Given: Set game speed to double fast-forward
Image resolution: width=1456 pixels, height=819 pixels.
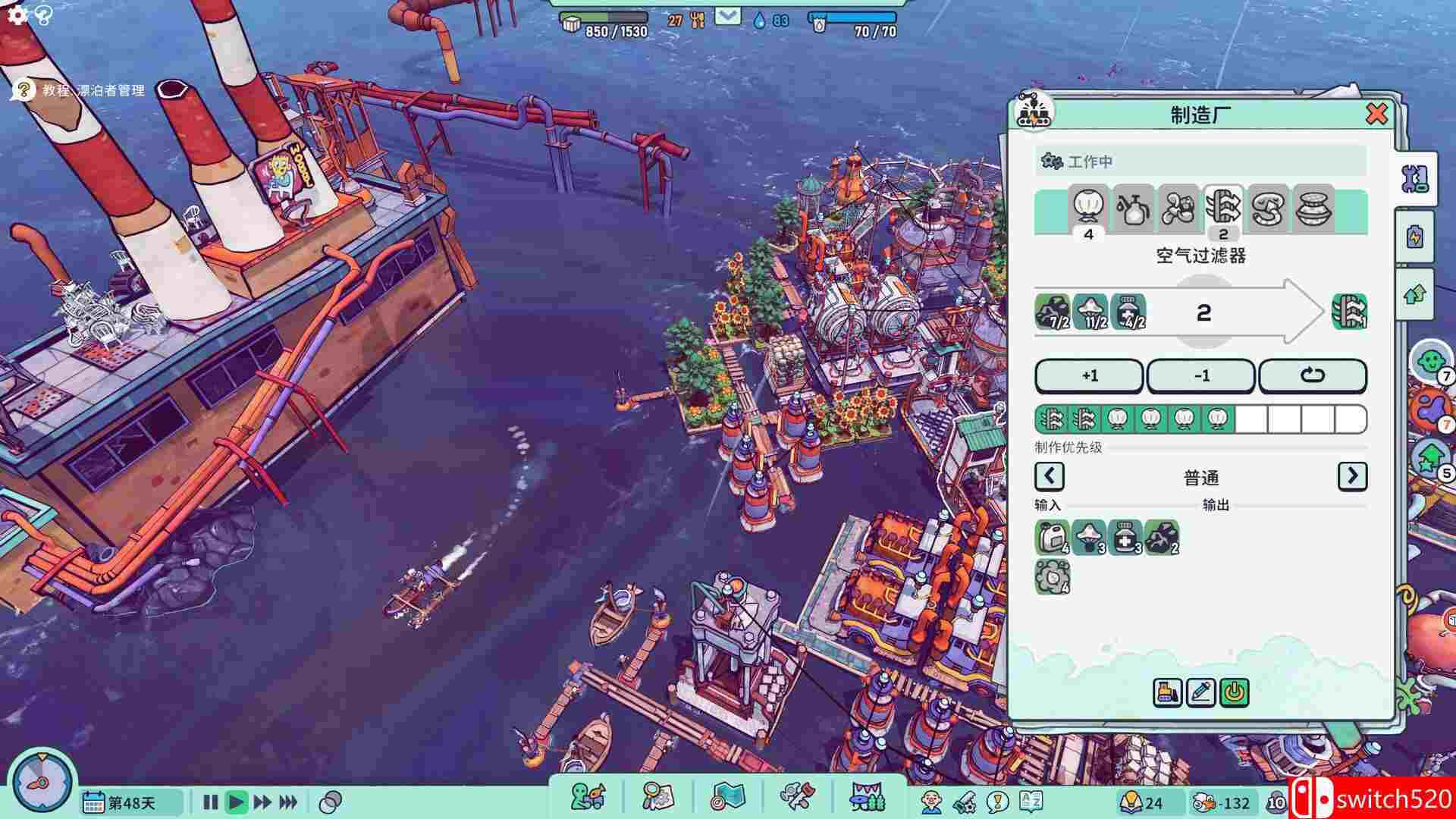Looking at the screenshot, I should [x=262, y=802].
